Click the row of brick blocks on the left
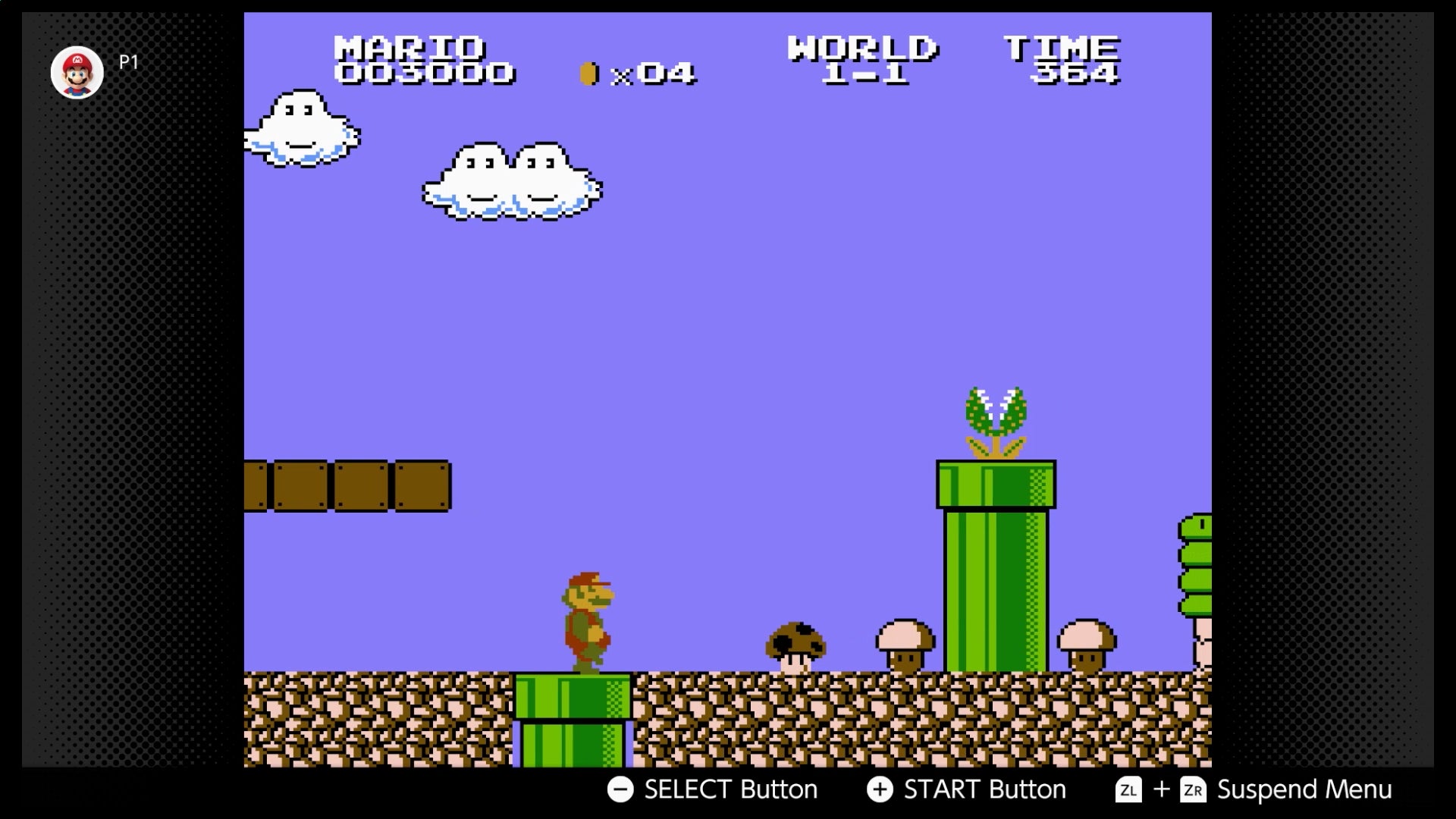This screenshot has width=1456, height=819. click(349, 485)
